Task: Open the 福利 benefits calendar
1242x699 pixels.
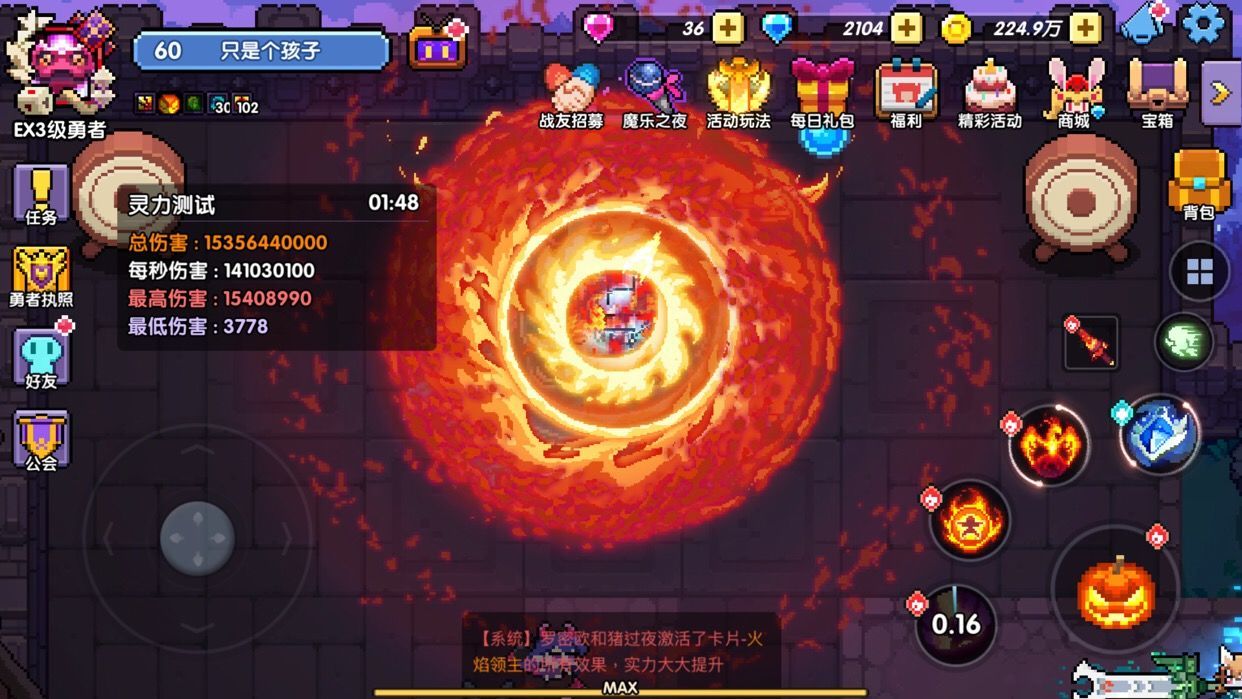Action: [x=906, y=93]
